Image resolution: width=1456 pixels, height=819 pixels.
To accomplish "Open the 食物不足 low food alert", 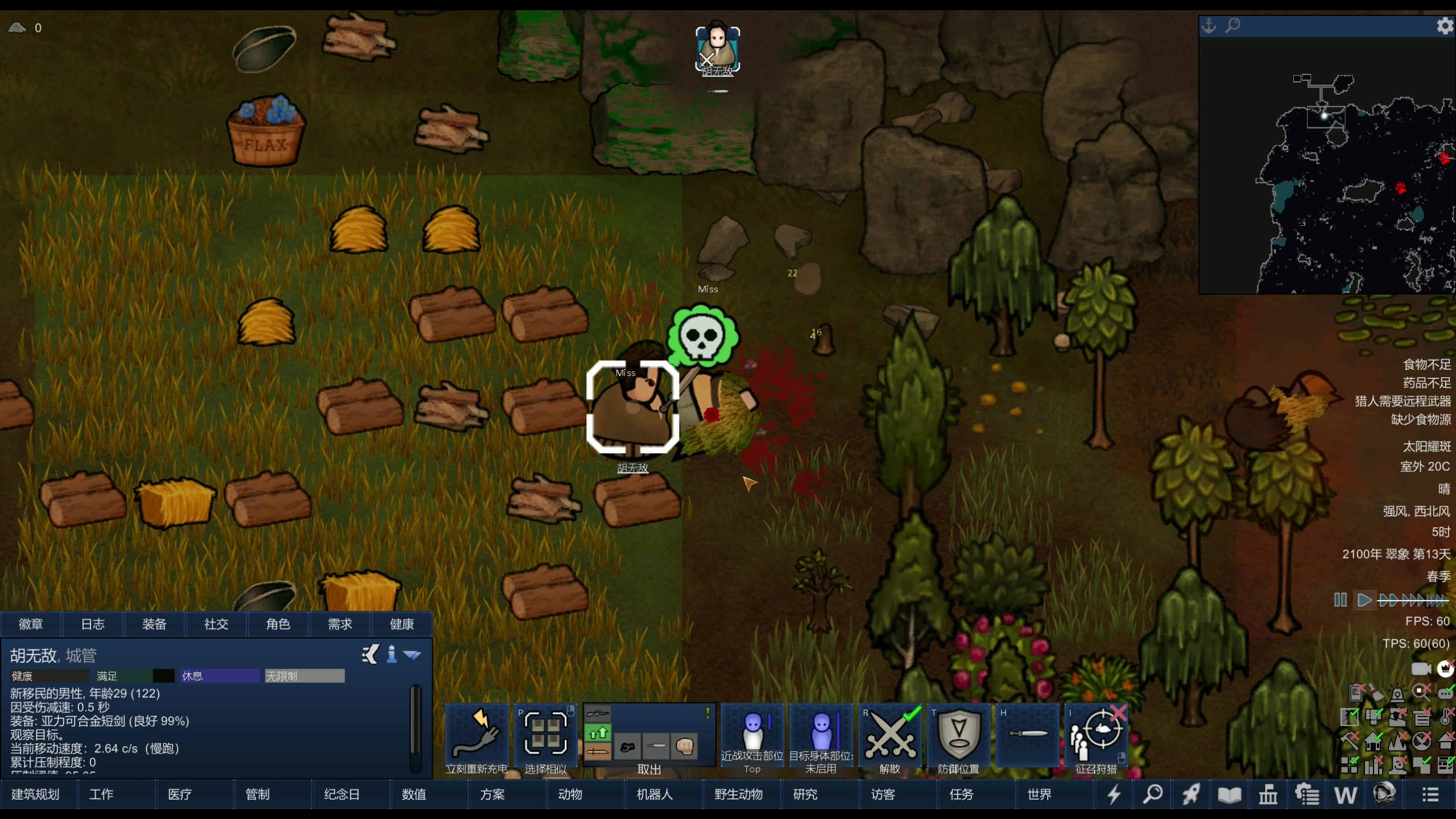I will 1426,365.
